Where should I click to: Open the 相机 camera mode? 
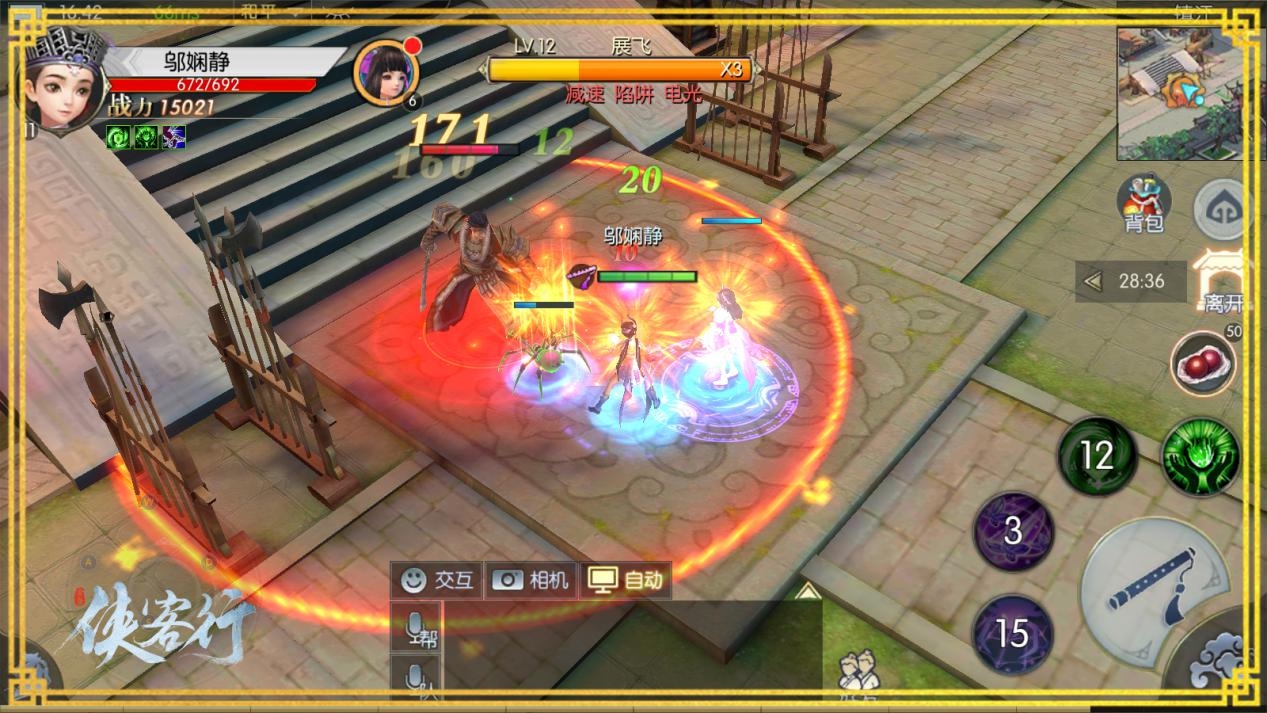(x=530, y=580)
